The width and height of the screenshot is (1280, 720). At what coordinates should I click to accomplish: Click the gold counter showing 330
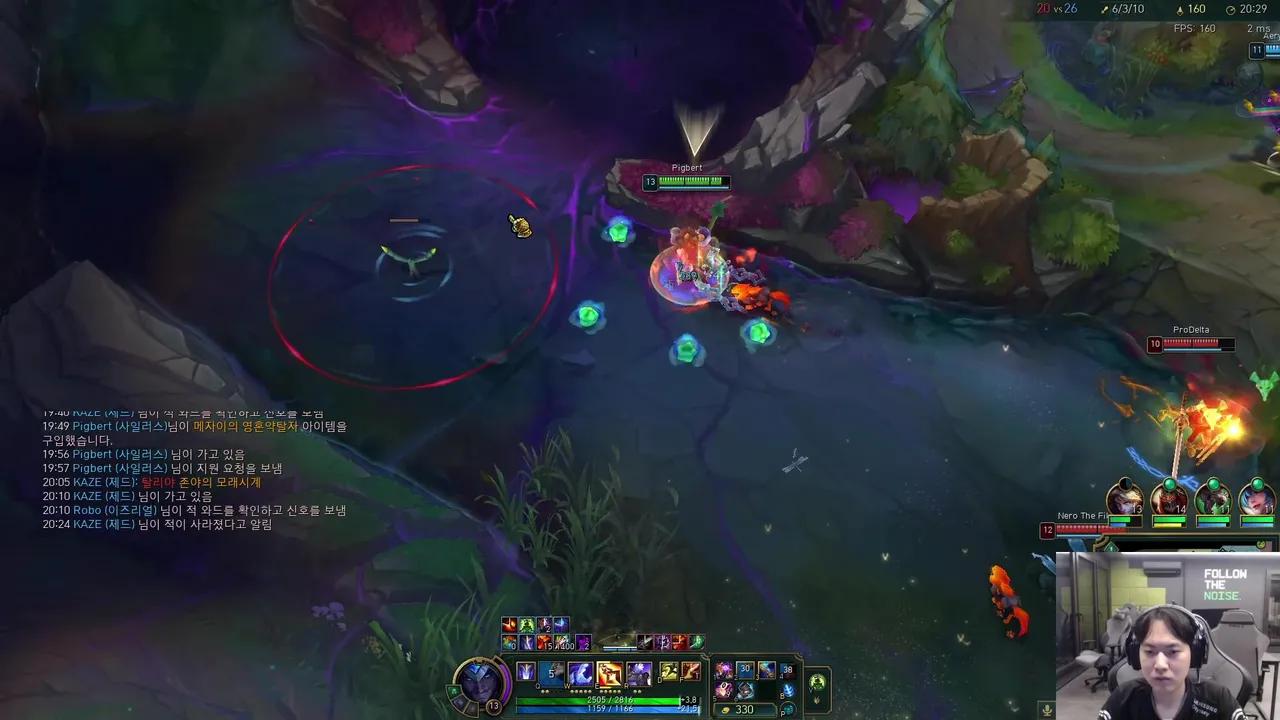coord(743,709)
